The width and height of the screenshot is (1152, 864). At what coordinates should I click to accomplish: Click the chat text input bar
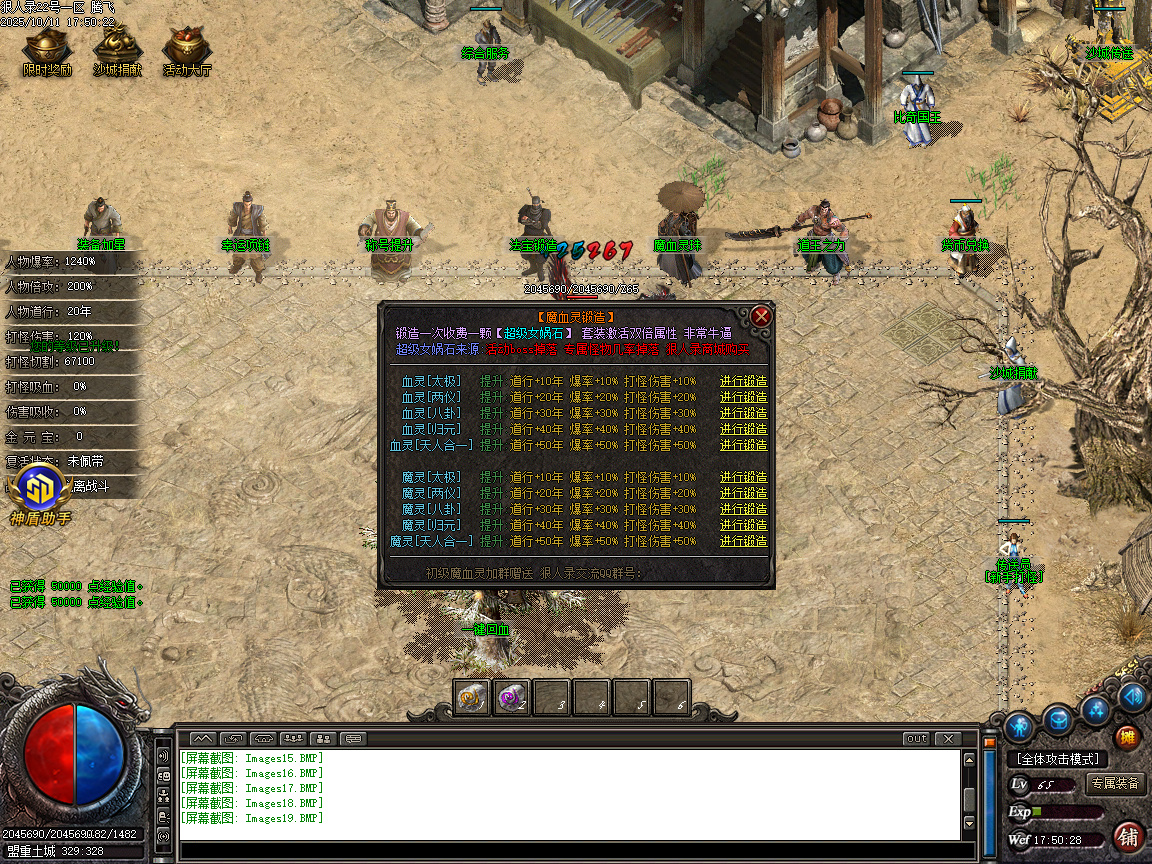(570, 851)
